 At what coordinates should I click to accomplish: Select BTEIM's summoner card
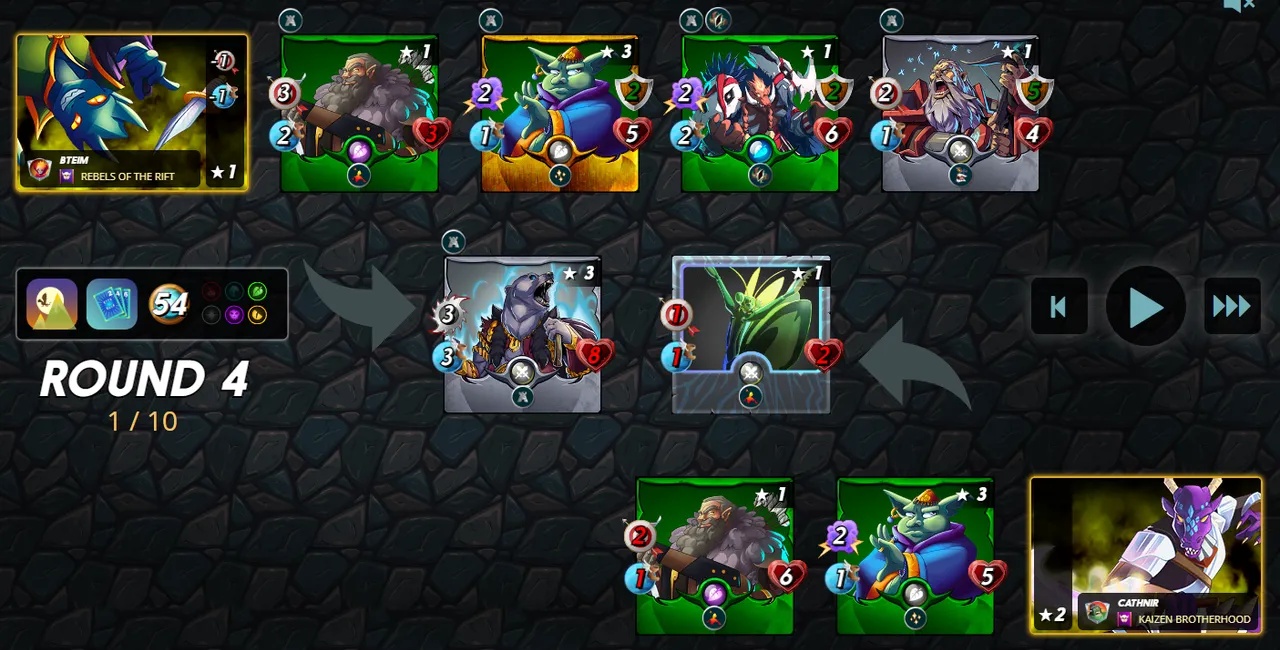[132, 112]
